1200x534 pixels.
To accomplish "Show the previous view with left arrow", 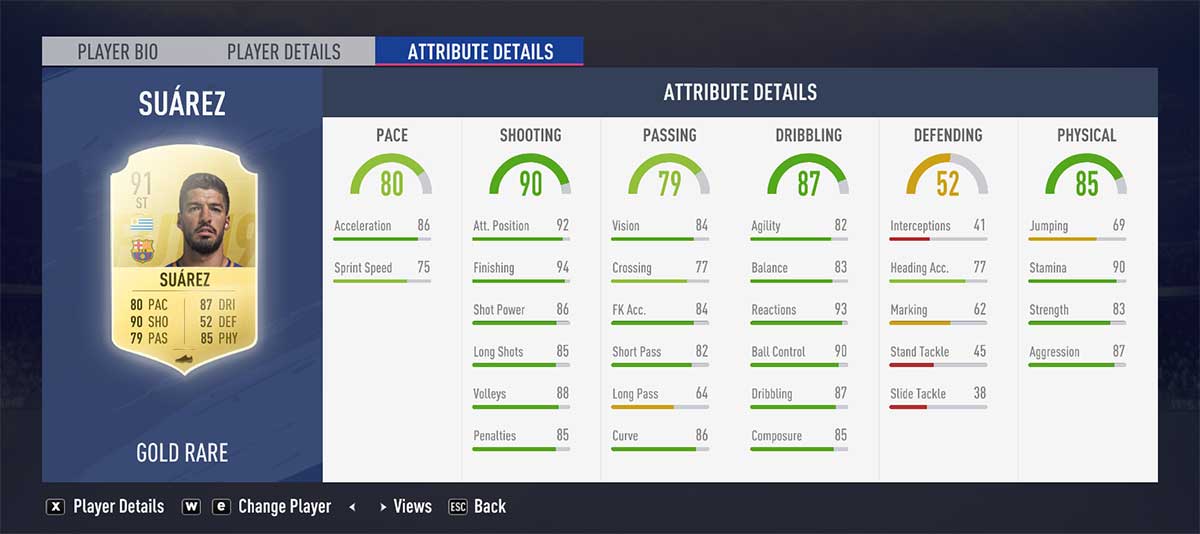I will tap(352, 507).
